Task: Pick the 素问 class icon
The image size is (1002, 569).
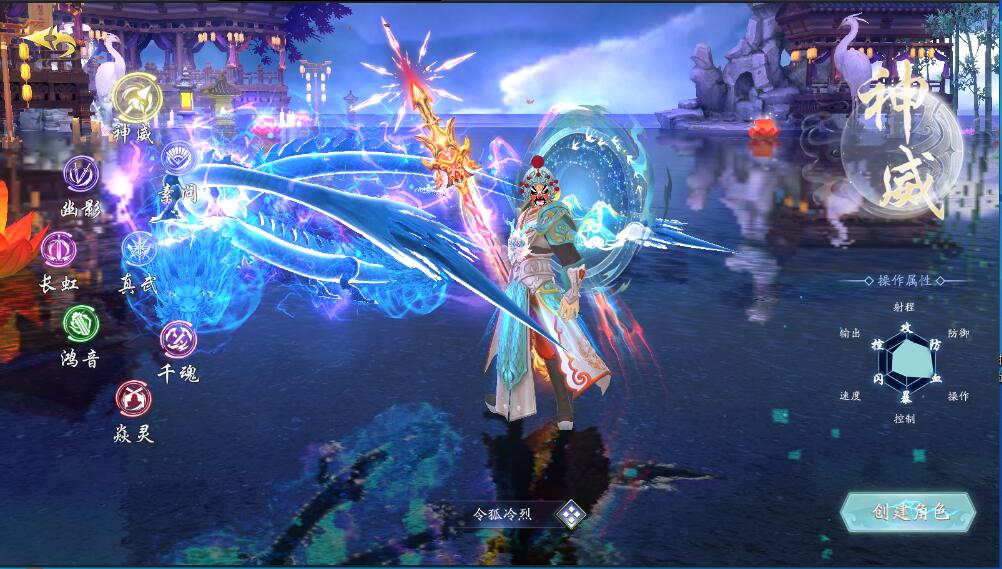Action: (x=180, y=159)
